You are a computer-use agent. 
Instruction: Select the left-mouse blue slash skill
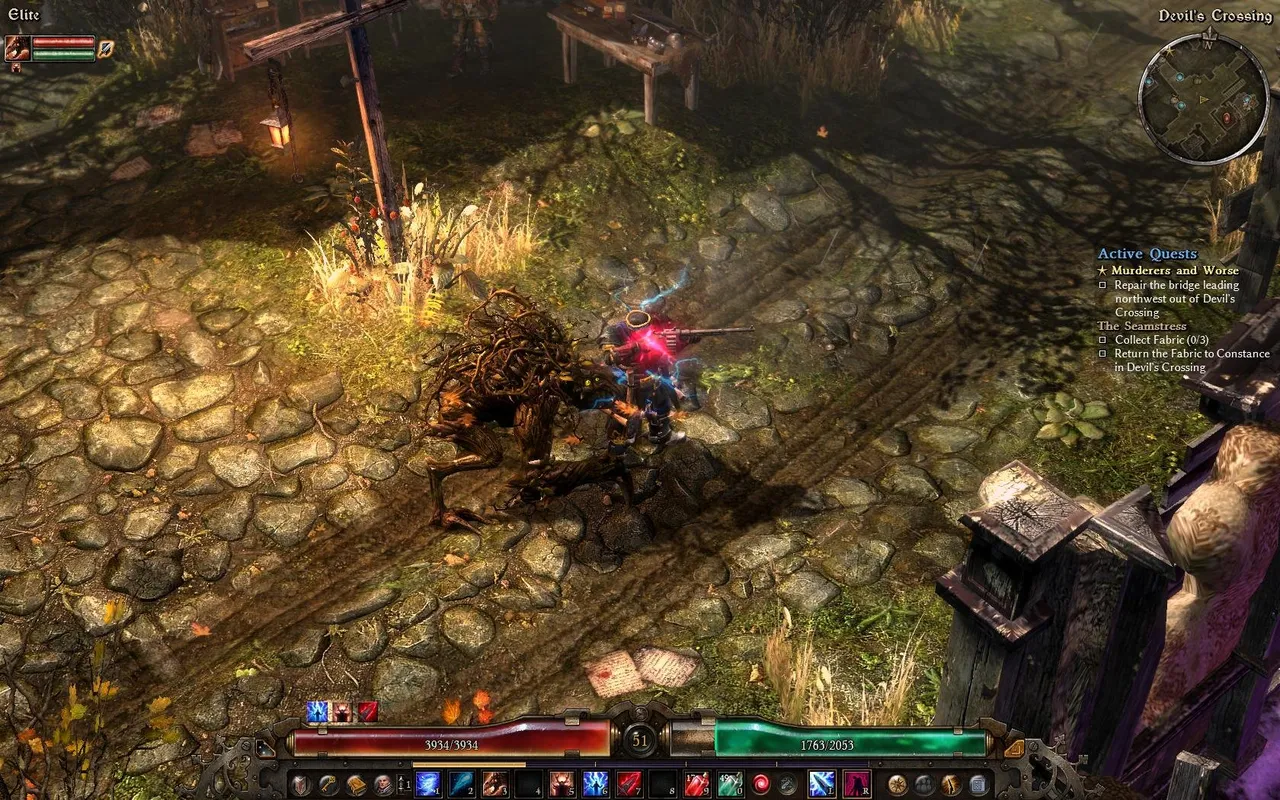(x=822, y=784)
